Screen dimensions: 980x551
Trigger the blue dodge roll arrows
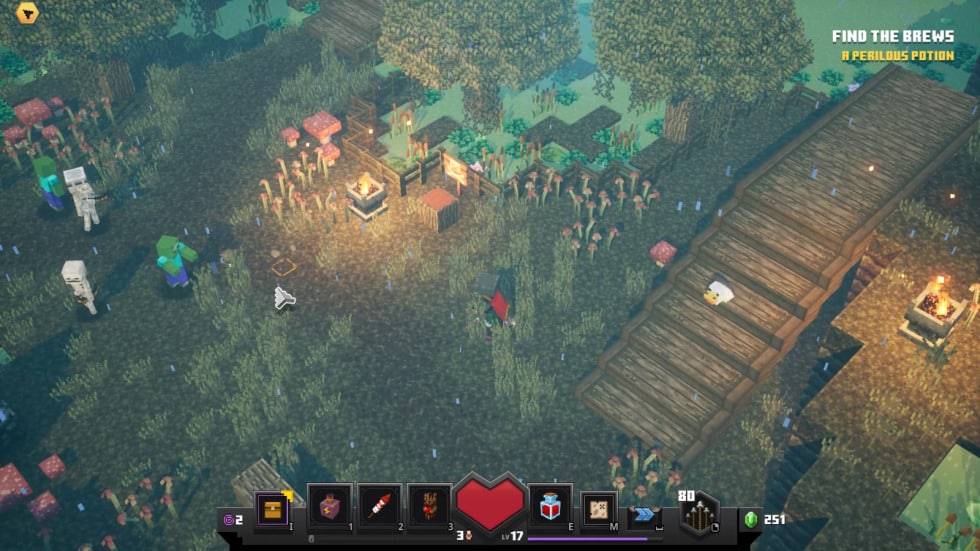tap(645, 514)
